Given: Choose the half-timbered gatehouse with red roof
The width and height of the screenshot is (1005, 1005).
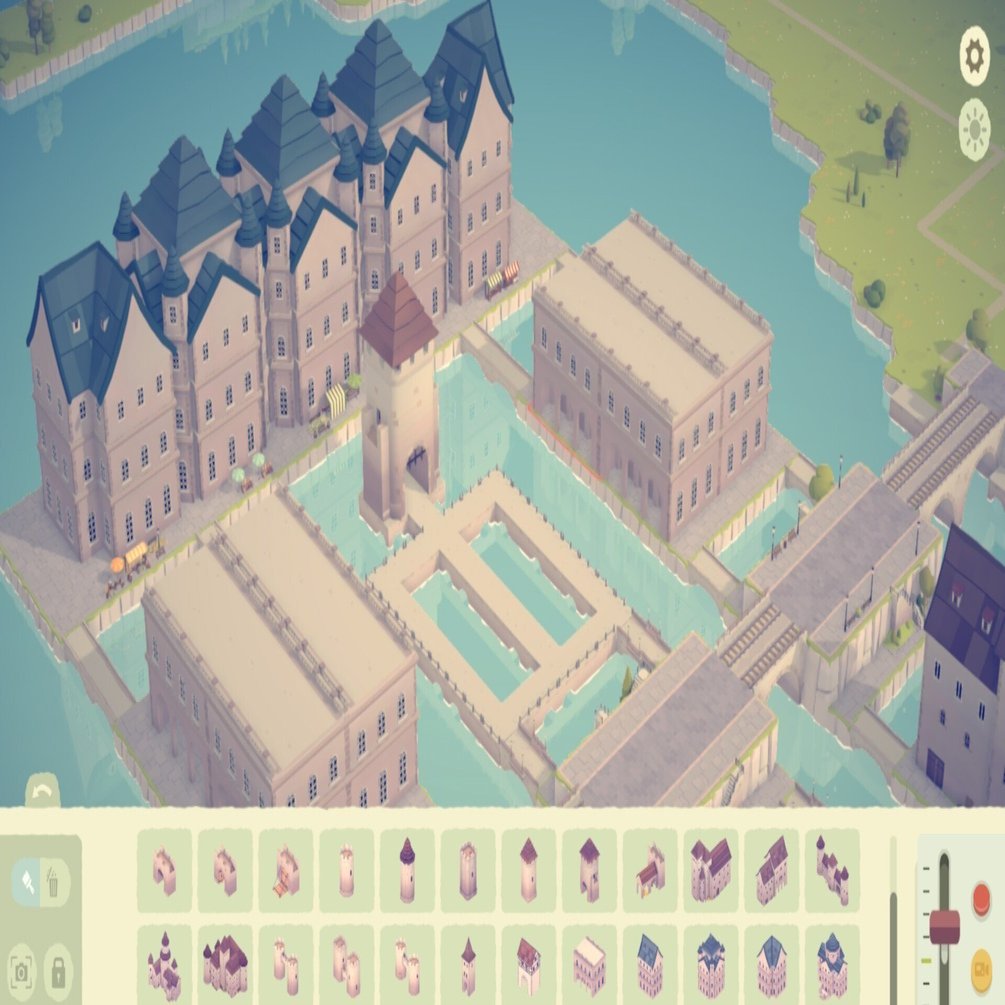Looking at the screenshot, I should pos(528,965).
